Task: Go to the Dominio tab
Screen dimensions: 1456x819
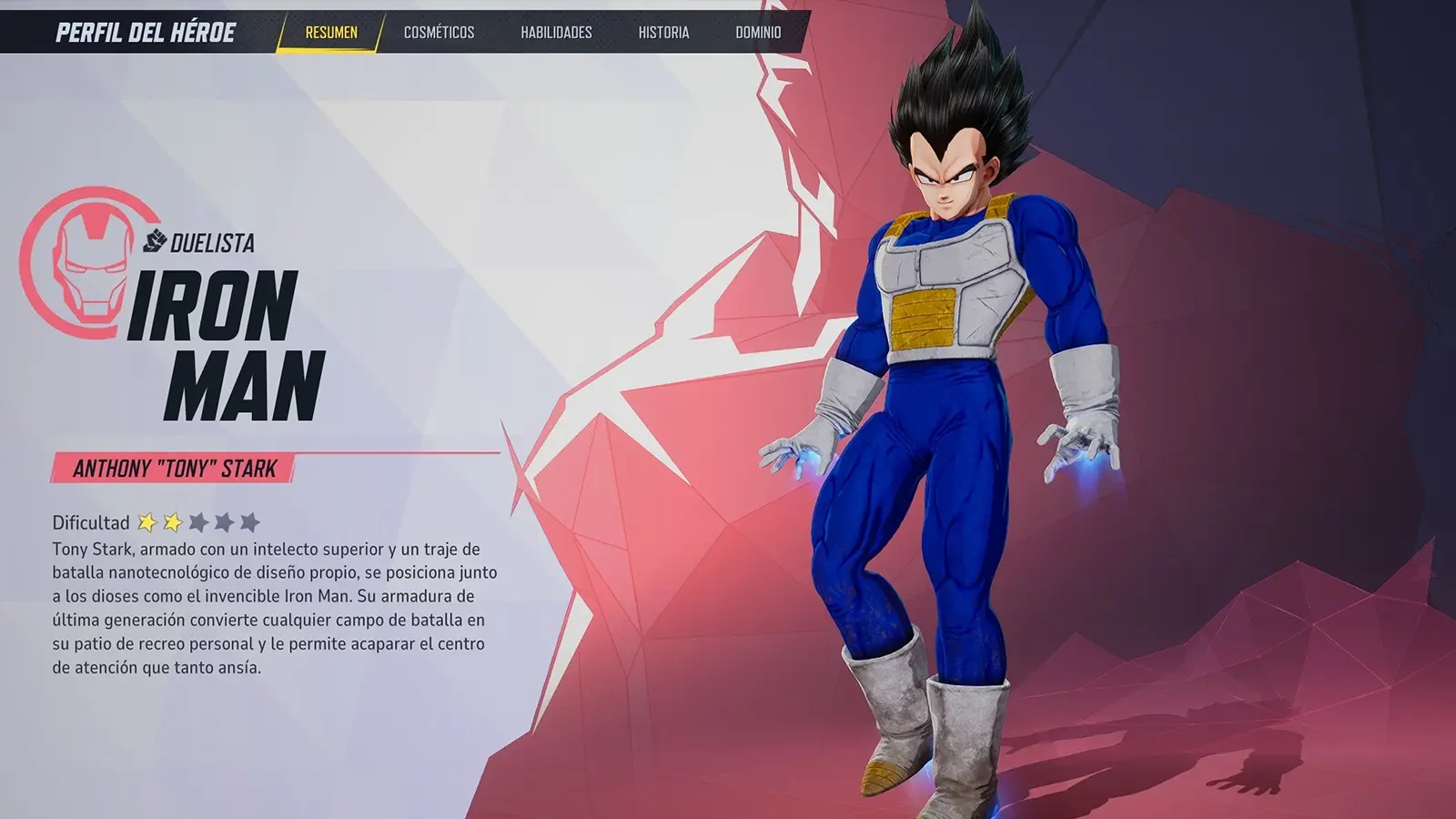Action: click(758, 33)
